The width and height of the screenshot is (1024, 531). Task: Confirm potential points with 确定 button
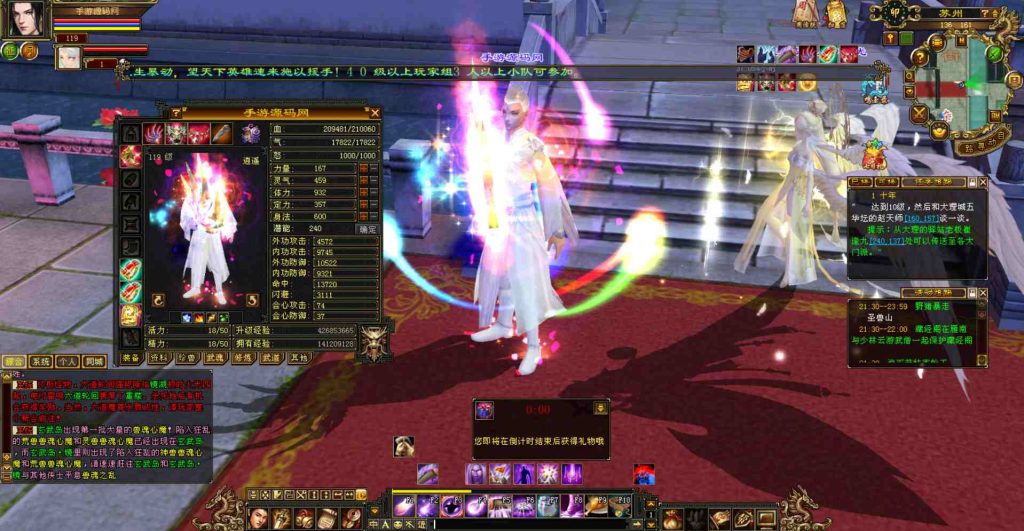point(368,229)
